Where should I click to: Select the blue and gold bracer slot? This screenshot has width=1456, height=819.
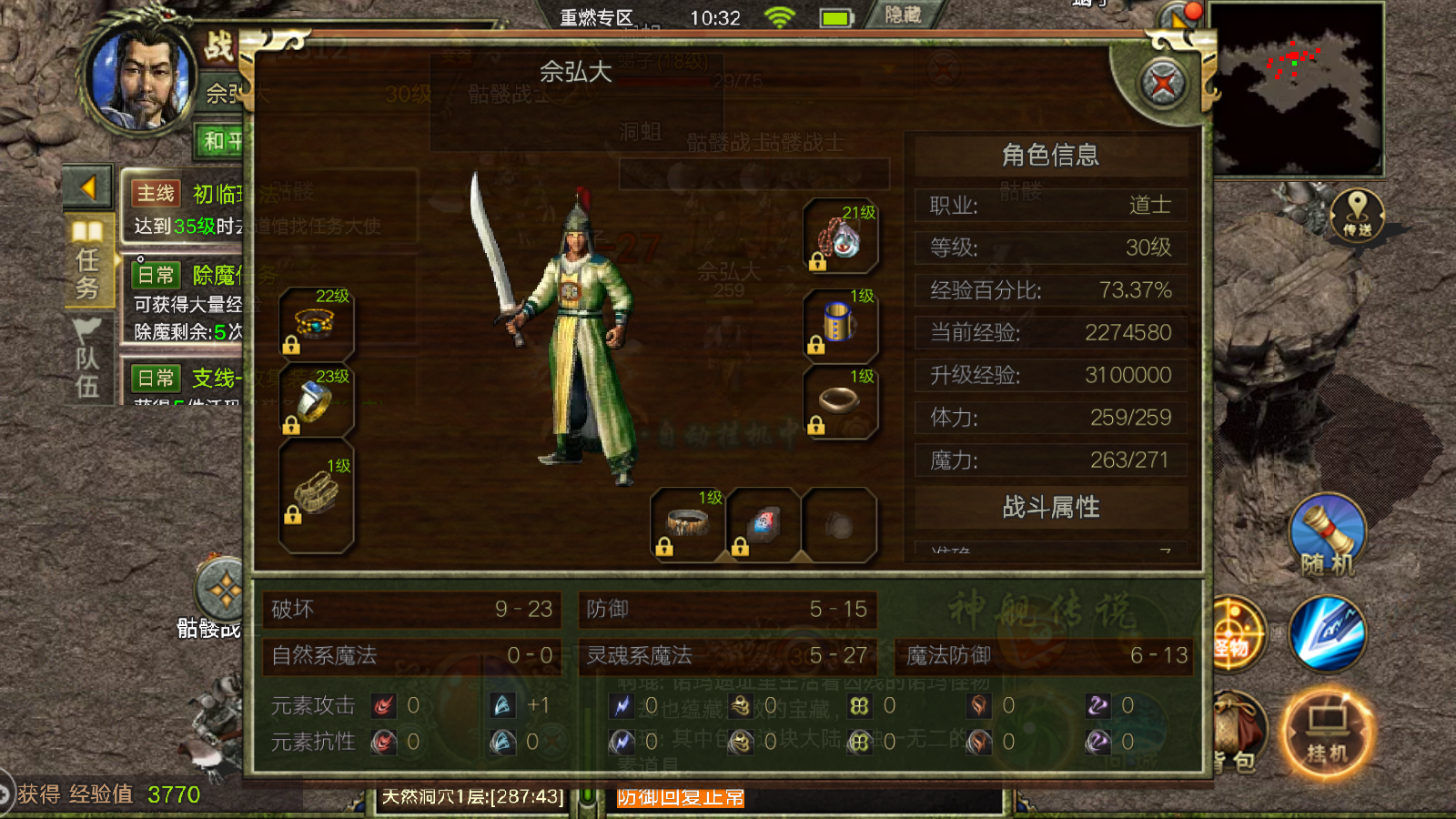pyautogui.click(x=840, y=322)
